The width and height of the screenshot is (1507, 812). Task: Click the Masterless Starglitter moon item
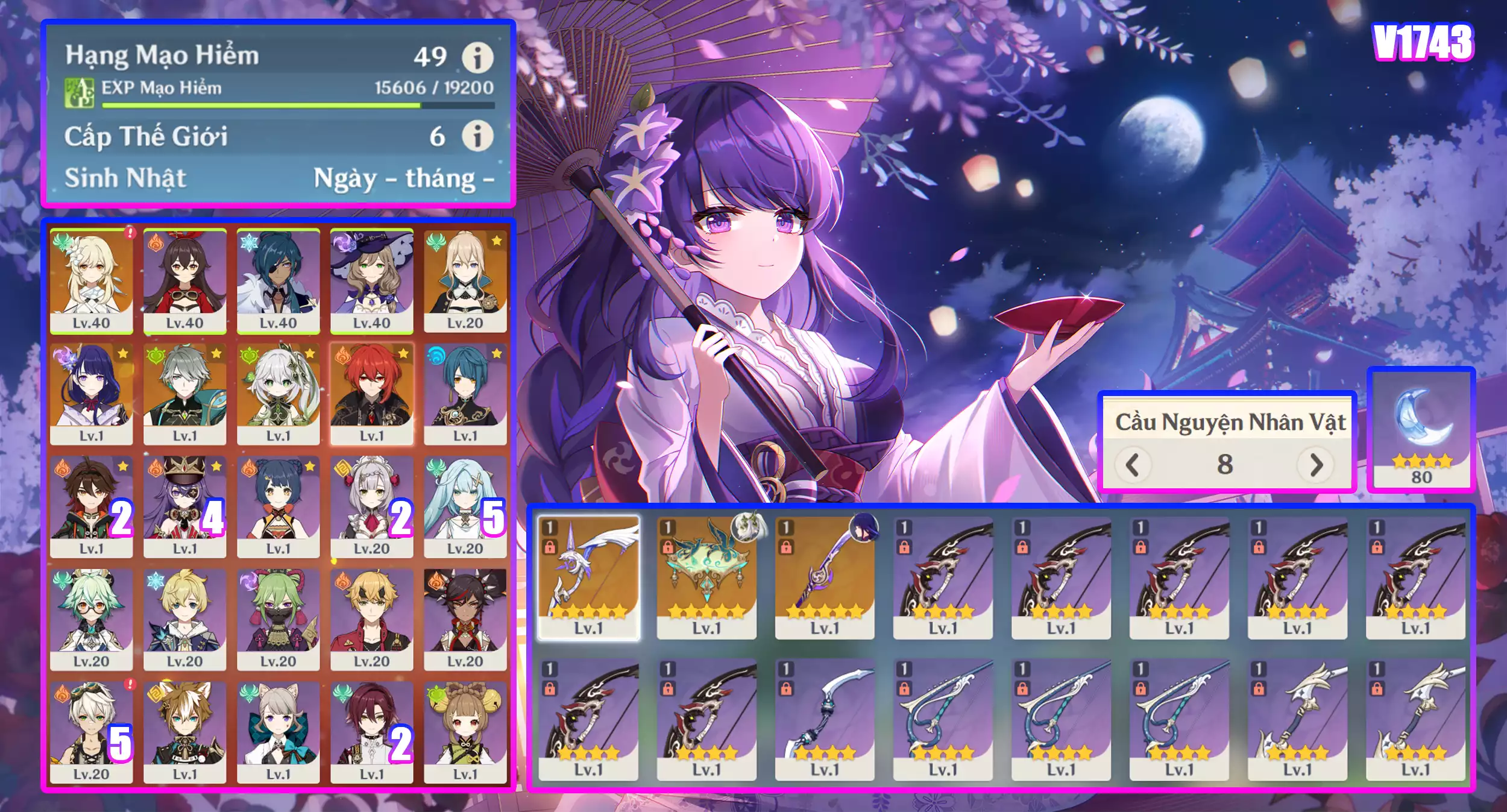tap(1421, 429)
